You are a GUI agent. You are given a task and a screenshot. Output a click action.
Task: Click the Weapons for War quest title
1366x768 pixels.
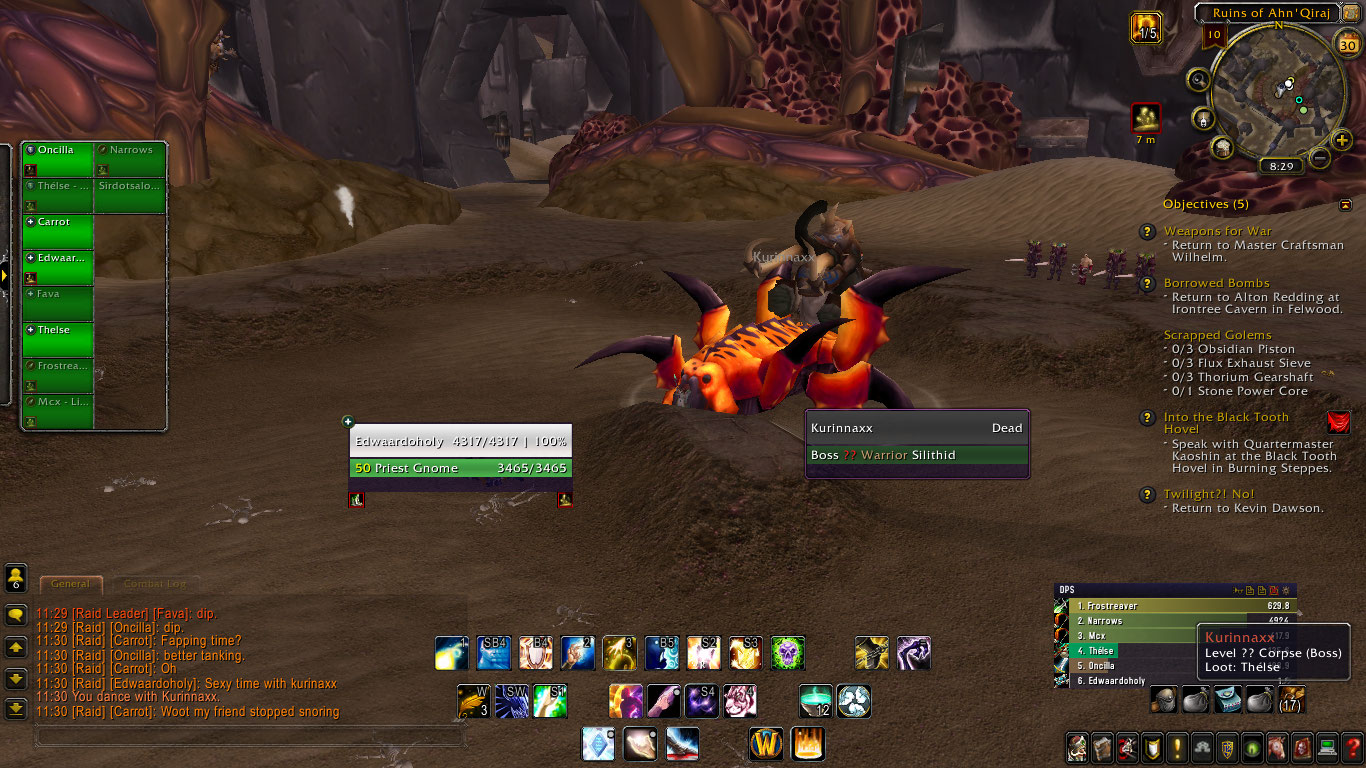click(1217, 231)
